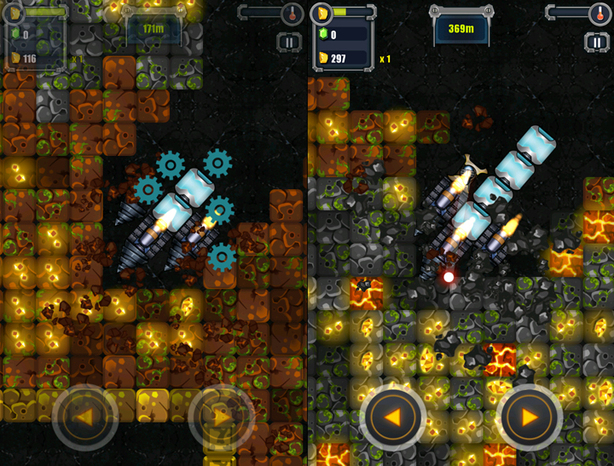Image resolution: width=614 pixels, height=466 pixels.
Task: Steer right in the 369m depth game
Action: tap(529, 417)
